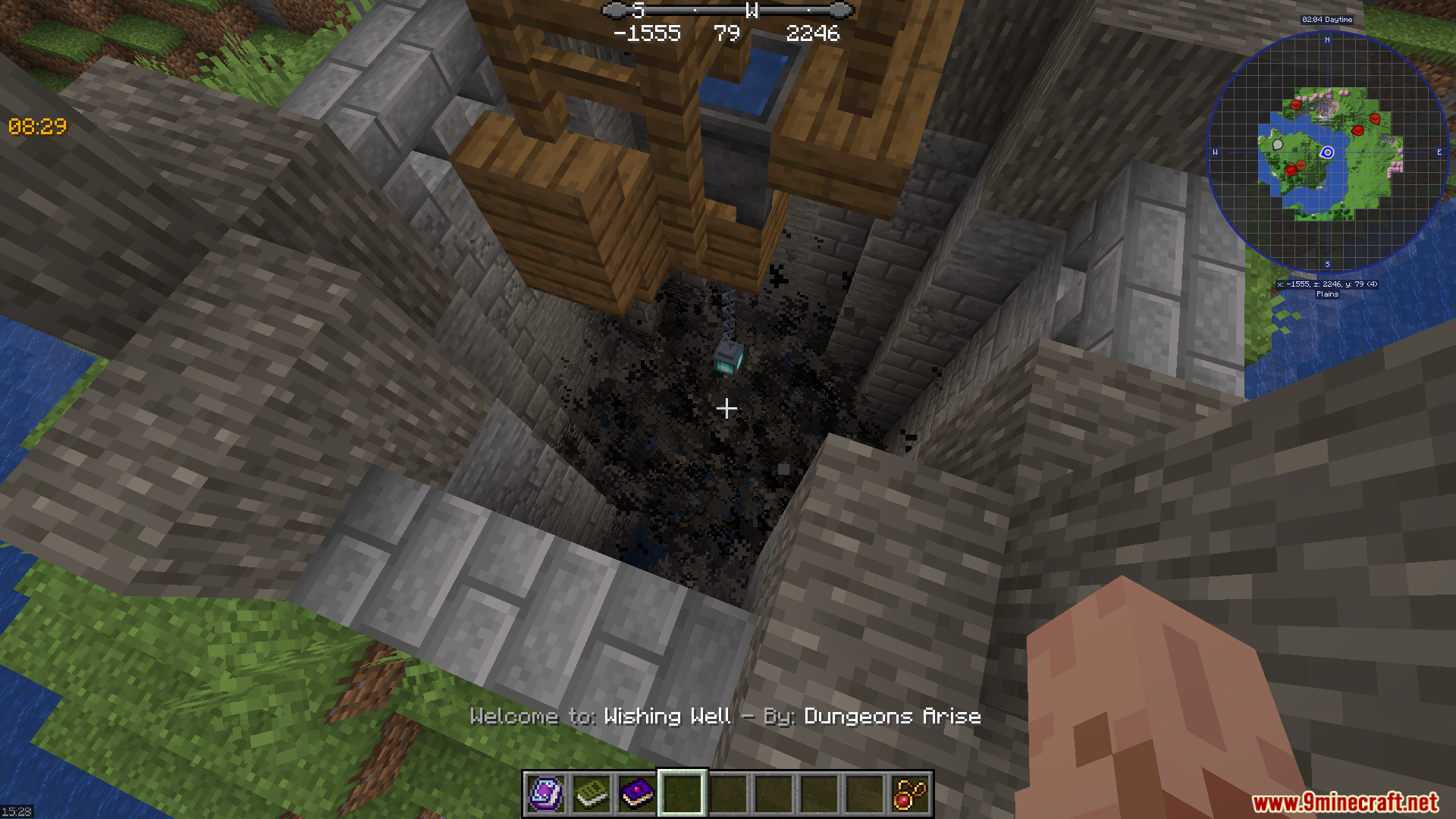Select the green book hotbar slot

591,794
